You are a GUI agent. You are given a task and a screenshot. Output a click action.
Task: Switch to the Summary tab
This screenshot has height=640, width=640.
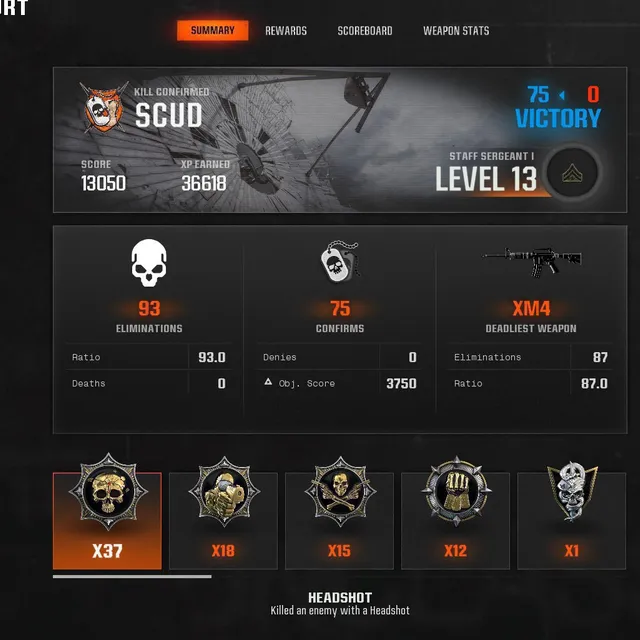tap(212, 31)
